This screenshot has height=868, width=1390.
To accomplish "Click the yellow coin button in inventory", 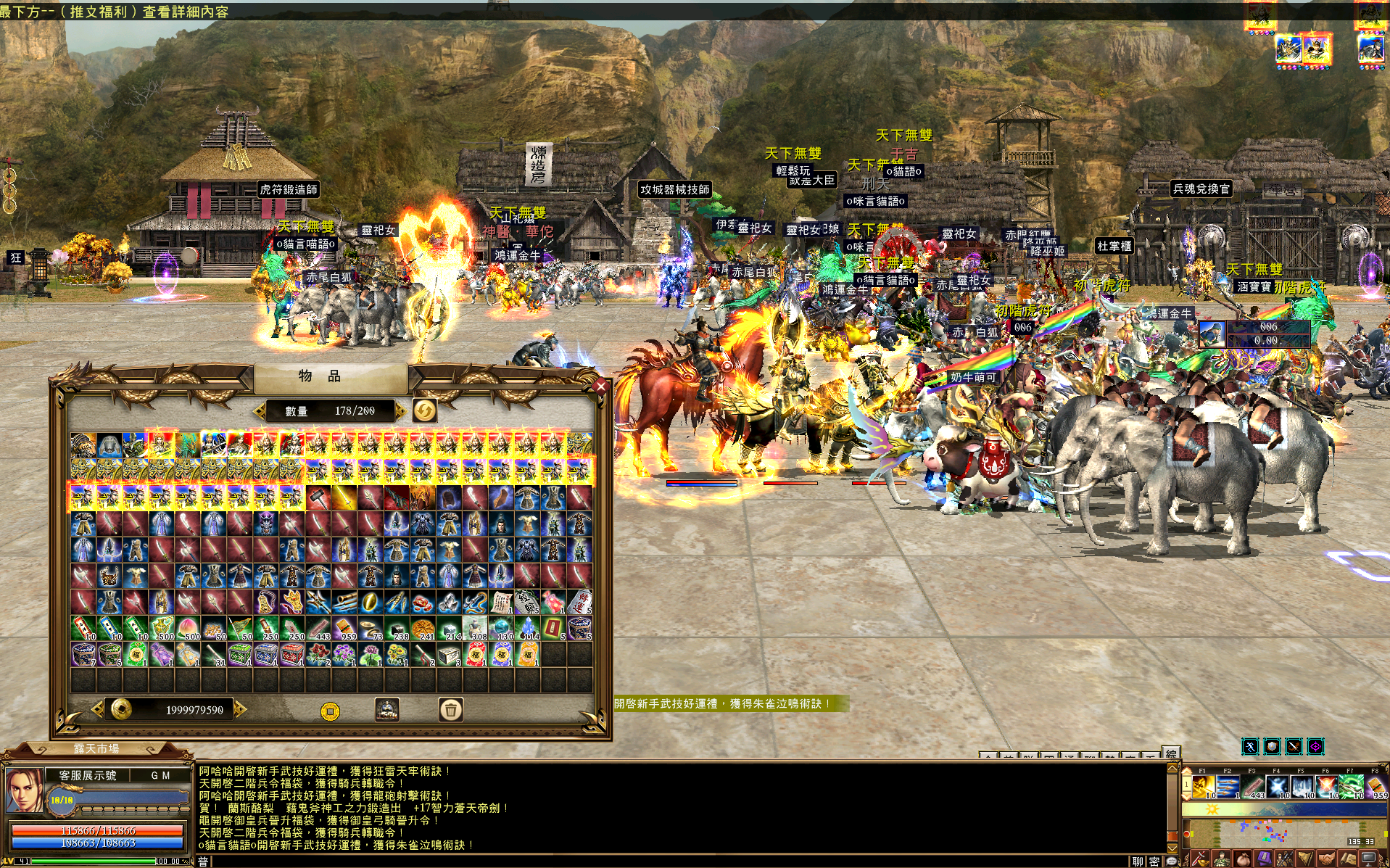I will [x=330, y=711].
